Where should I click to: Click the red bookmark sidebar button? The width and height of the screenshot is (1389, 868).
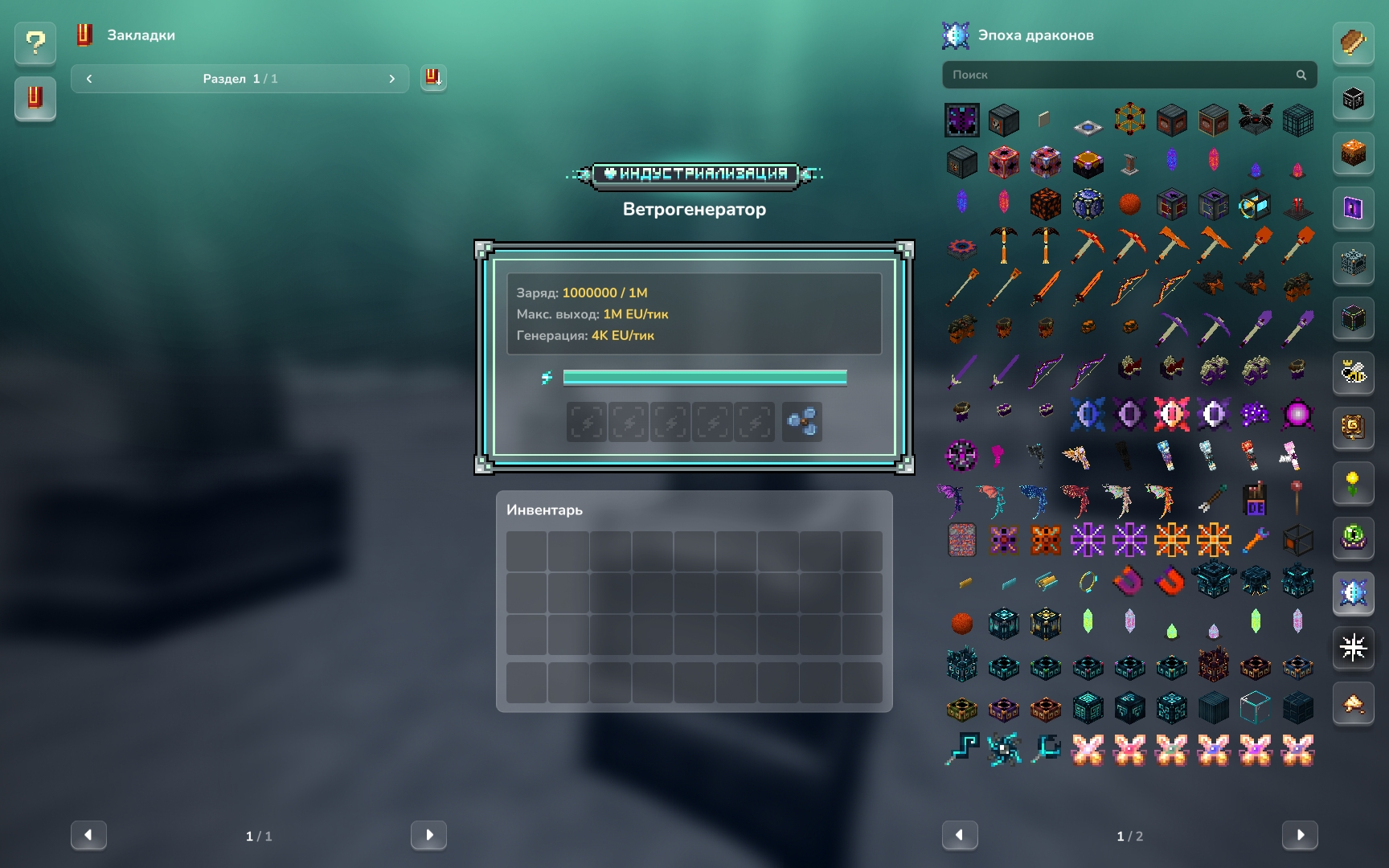(35, 98)
